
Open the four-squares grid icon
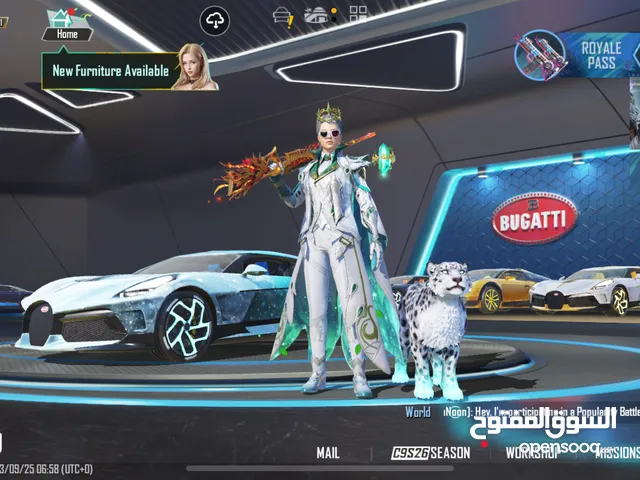[359, 17]
